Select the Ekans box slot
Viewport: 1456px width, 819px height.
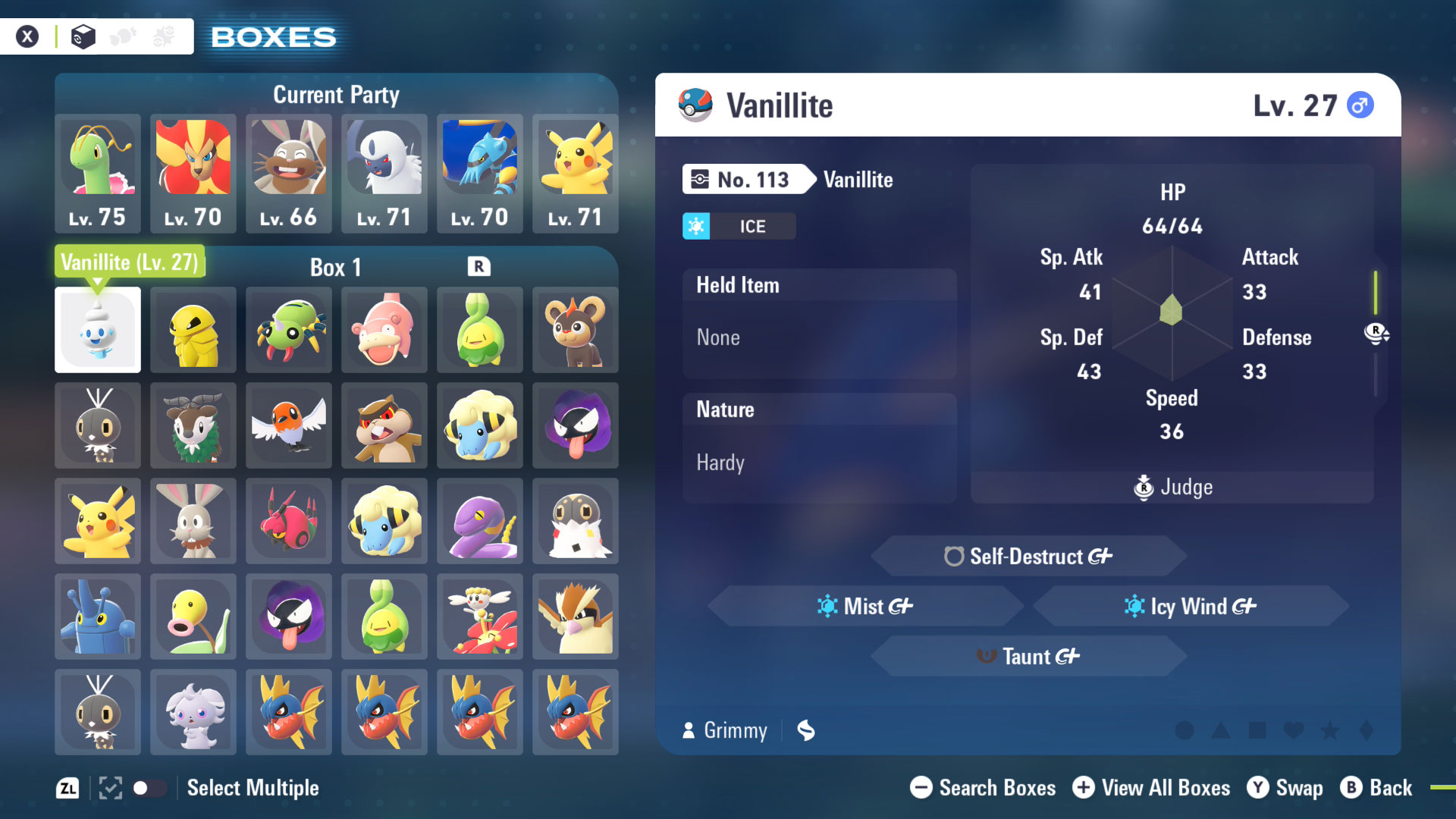coord(480,521)
